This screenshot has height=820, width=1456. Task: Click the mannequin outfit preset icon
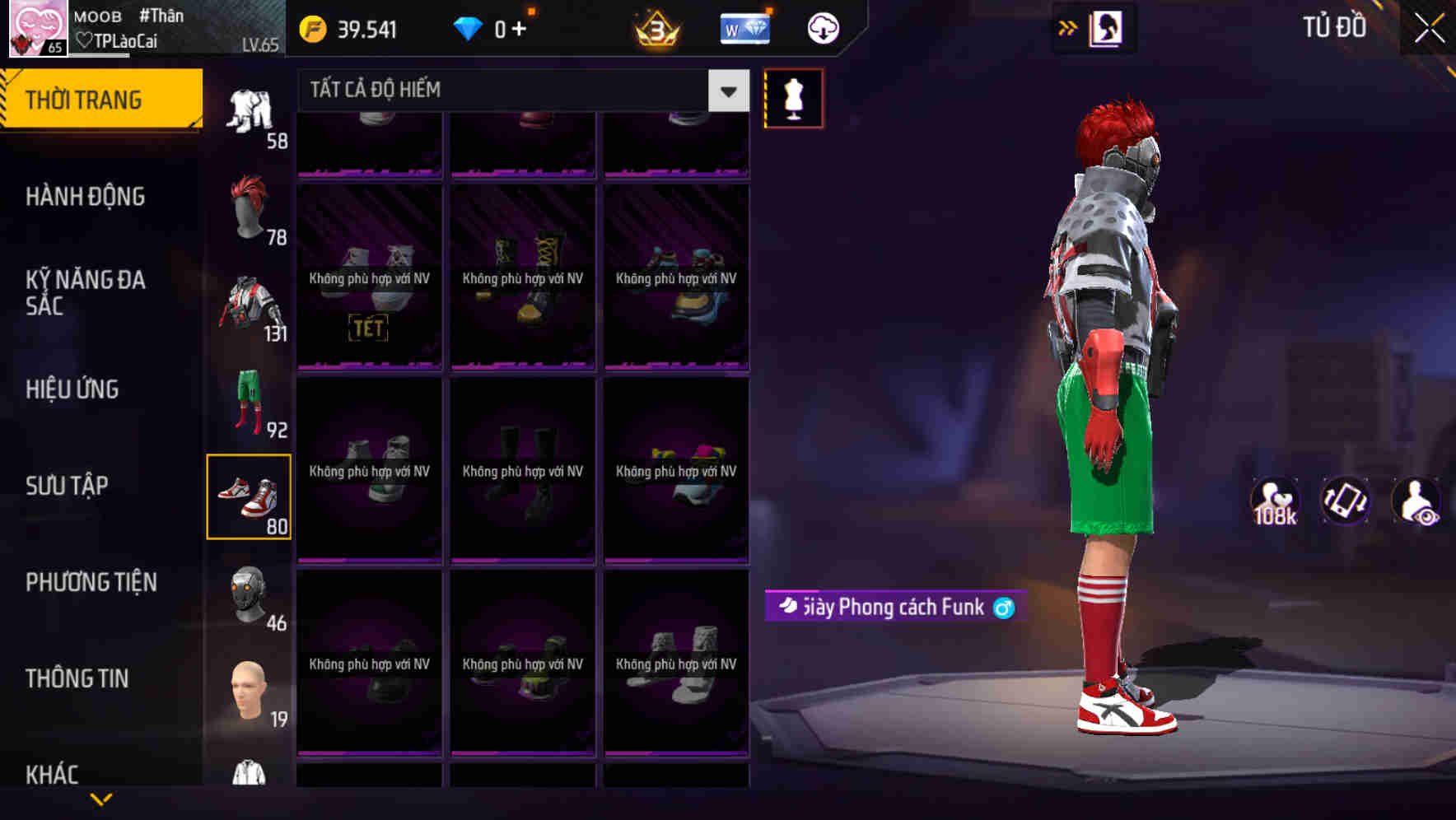pyautogui.click(x=793, y=97)
